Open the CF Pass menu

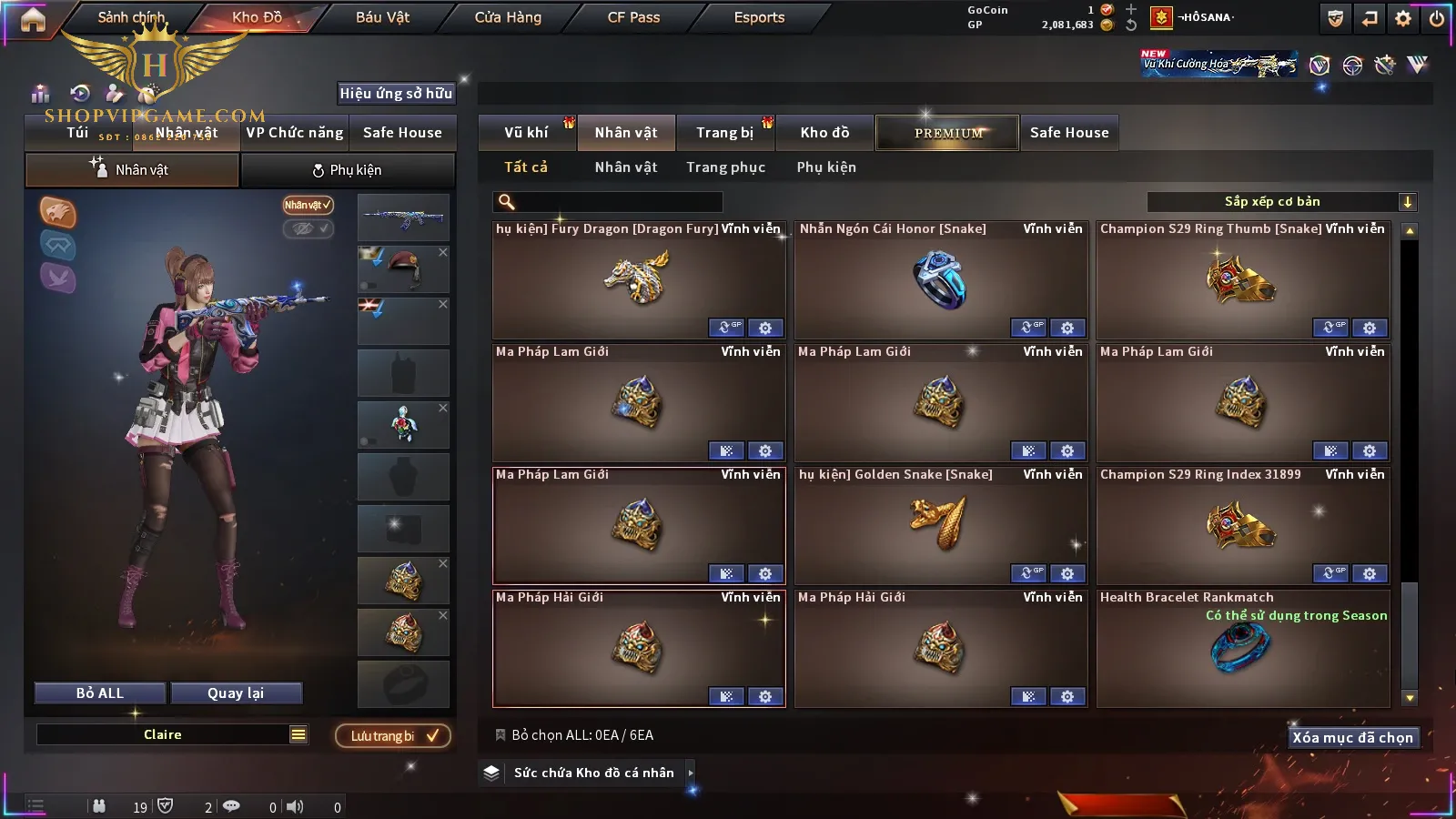[x=633, y=17]
